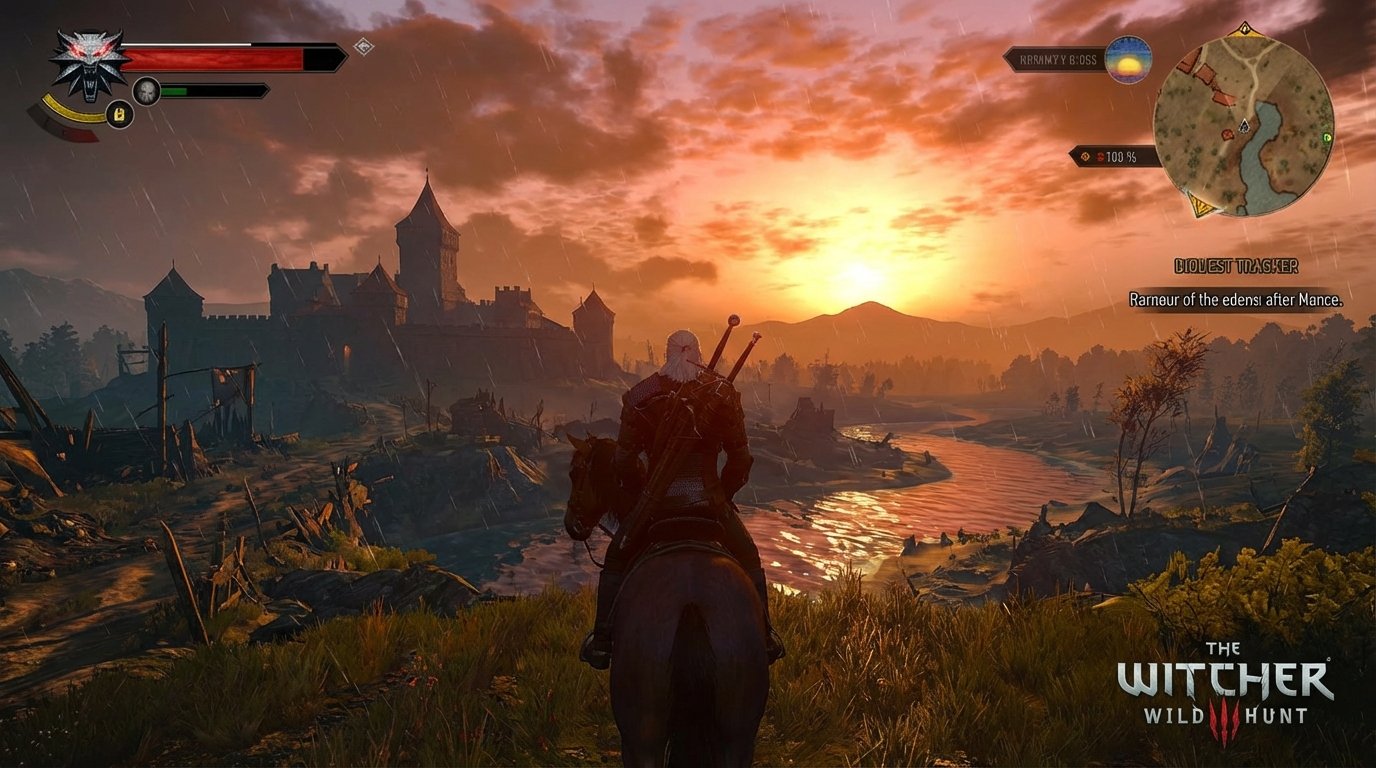1376x768 pixels.
Task: Select the red quest marker inside minimap
Action: pyautogui.click(x=1227, y=133)
